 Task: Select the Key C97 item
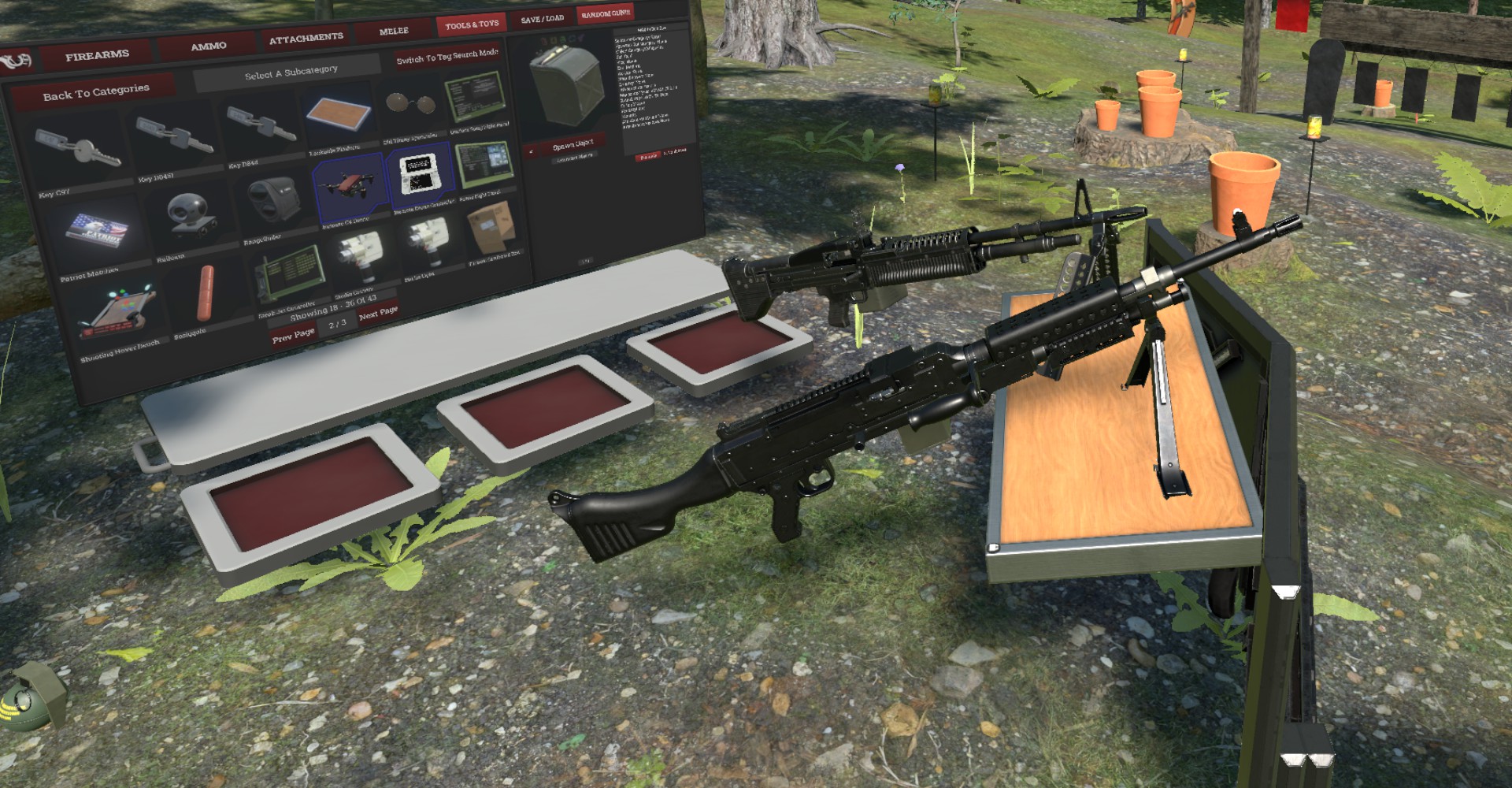[x=76, y=151]
